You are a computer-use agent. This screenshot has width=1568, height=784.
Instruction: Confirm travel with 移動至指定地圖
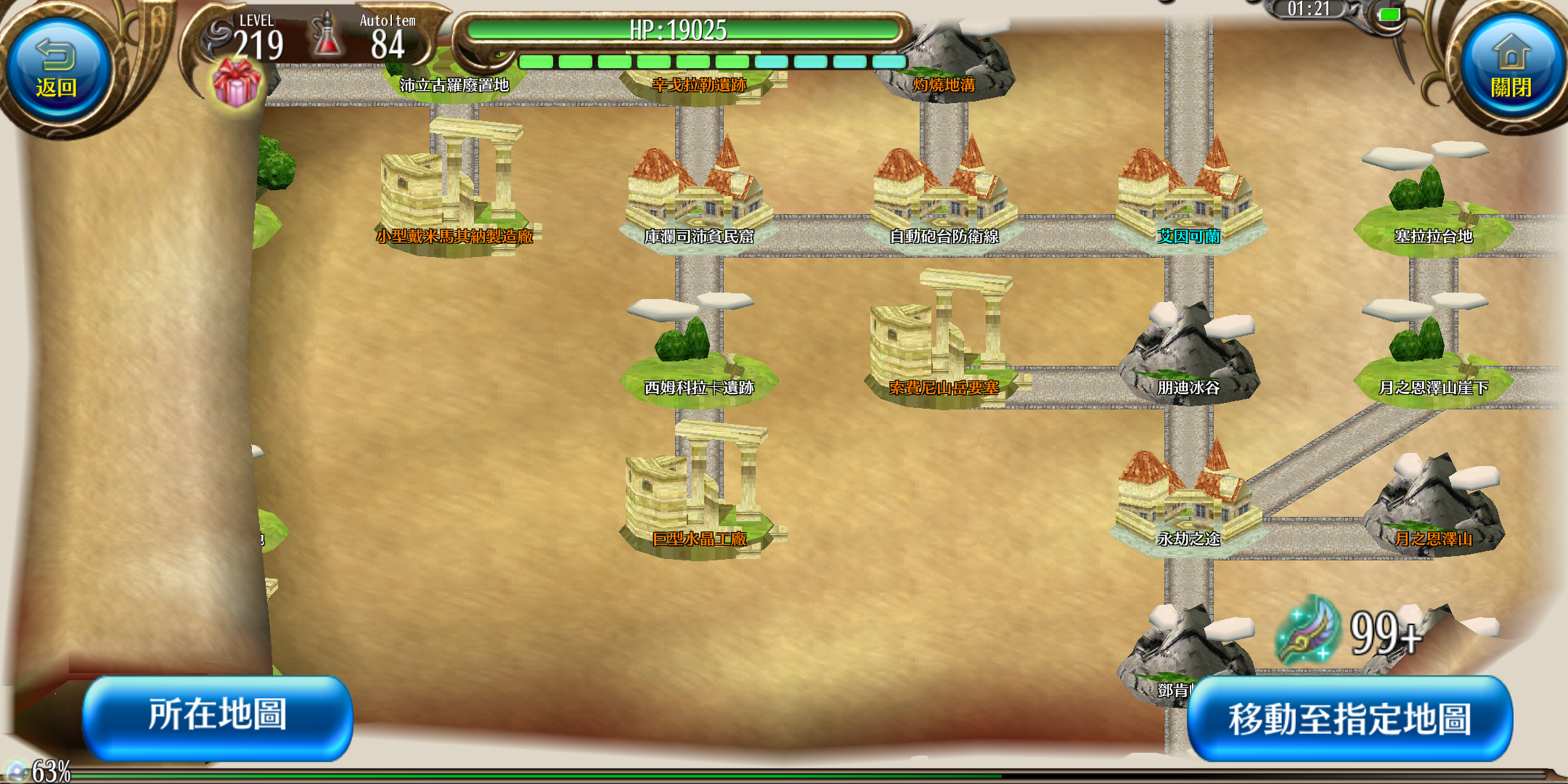[1349, 719]
